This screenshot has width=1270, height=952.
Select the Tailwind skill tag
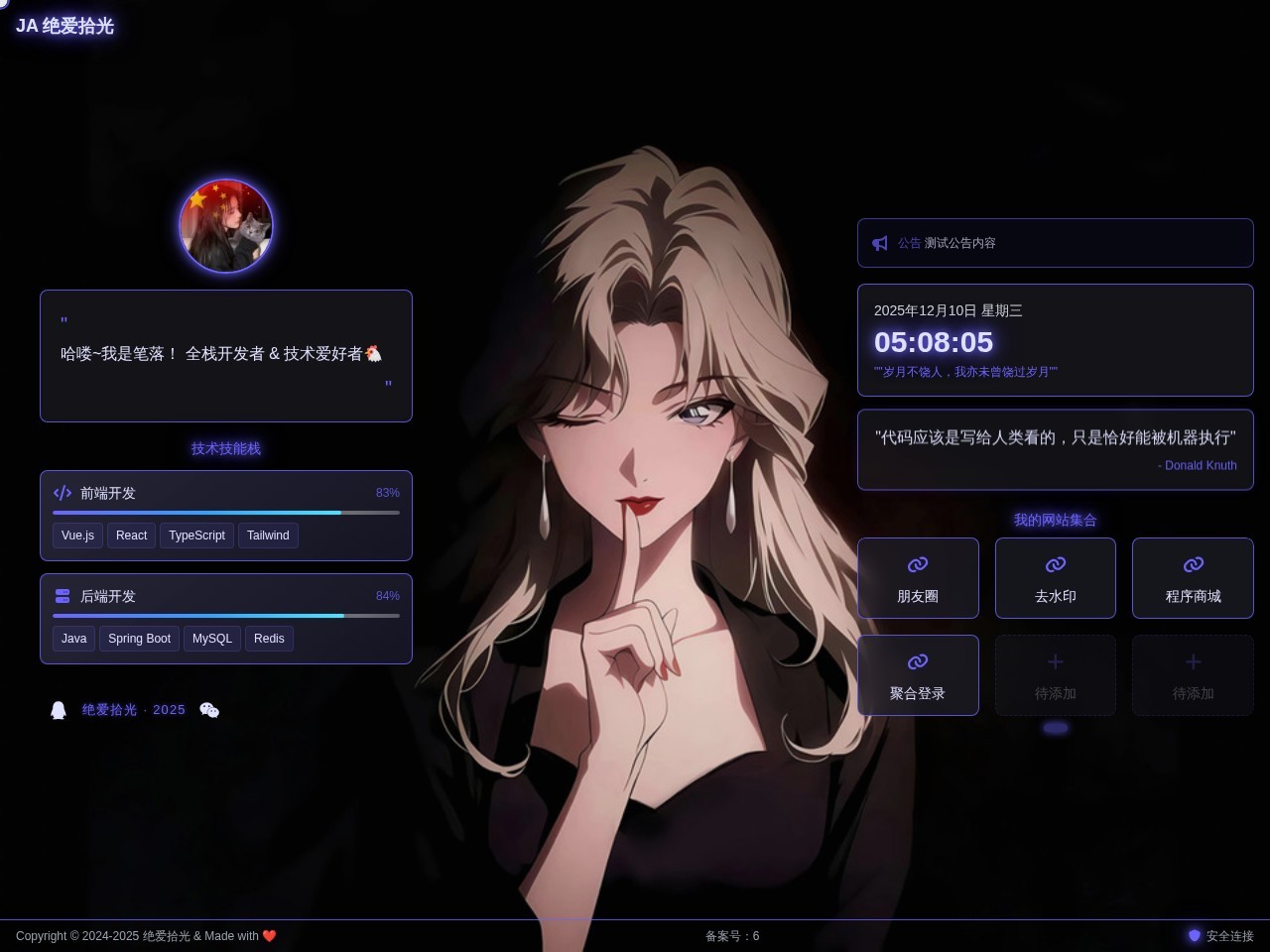coord(268,535)
